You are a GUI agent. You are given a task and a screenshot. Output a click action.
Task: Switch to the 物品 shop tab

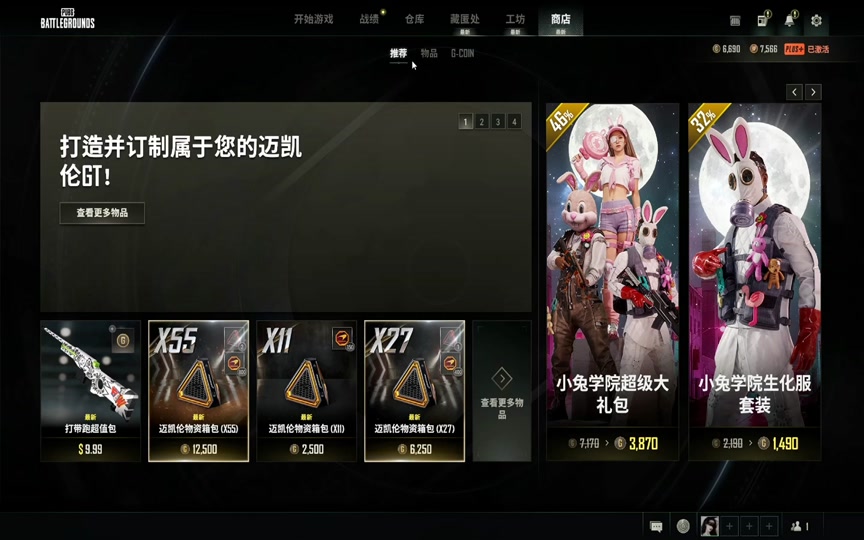429,53
